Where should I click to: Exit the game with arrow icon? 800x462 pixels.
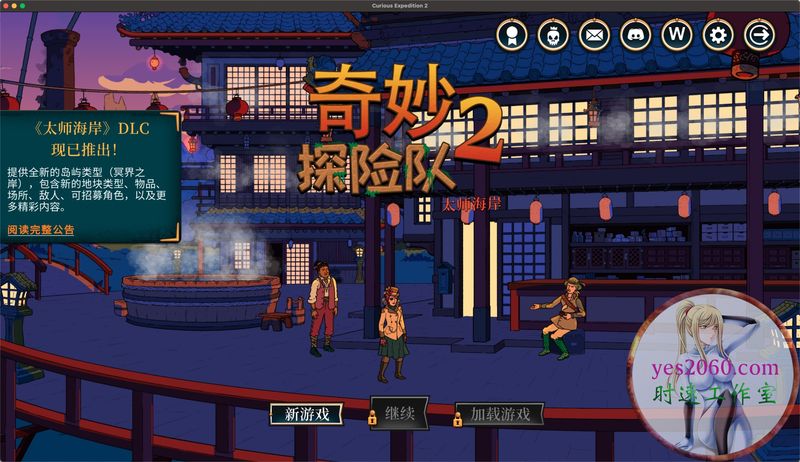[x=760, y=36]
